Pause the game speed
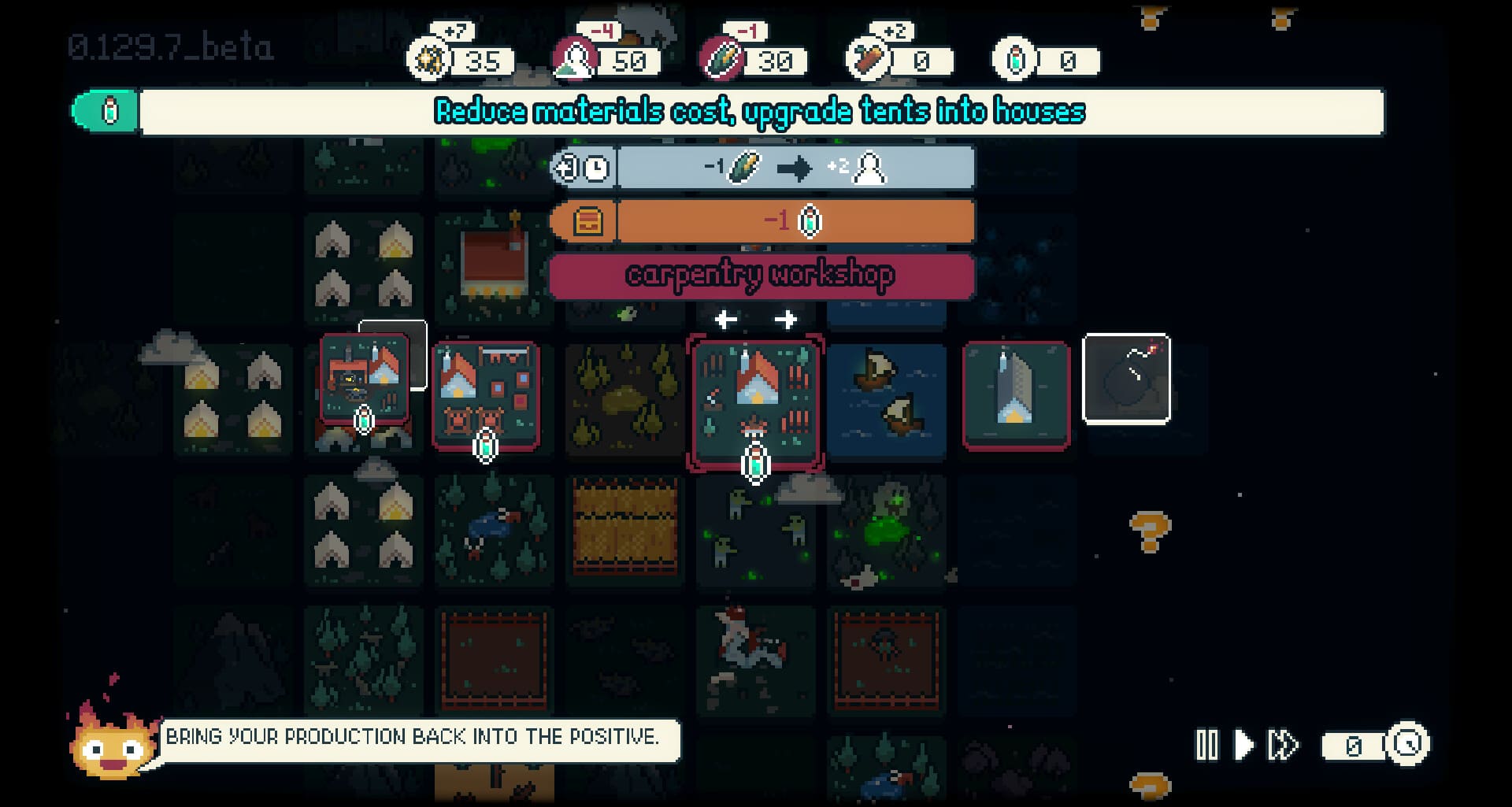 click(x=1206, y=745)
